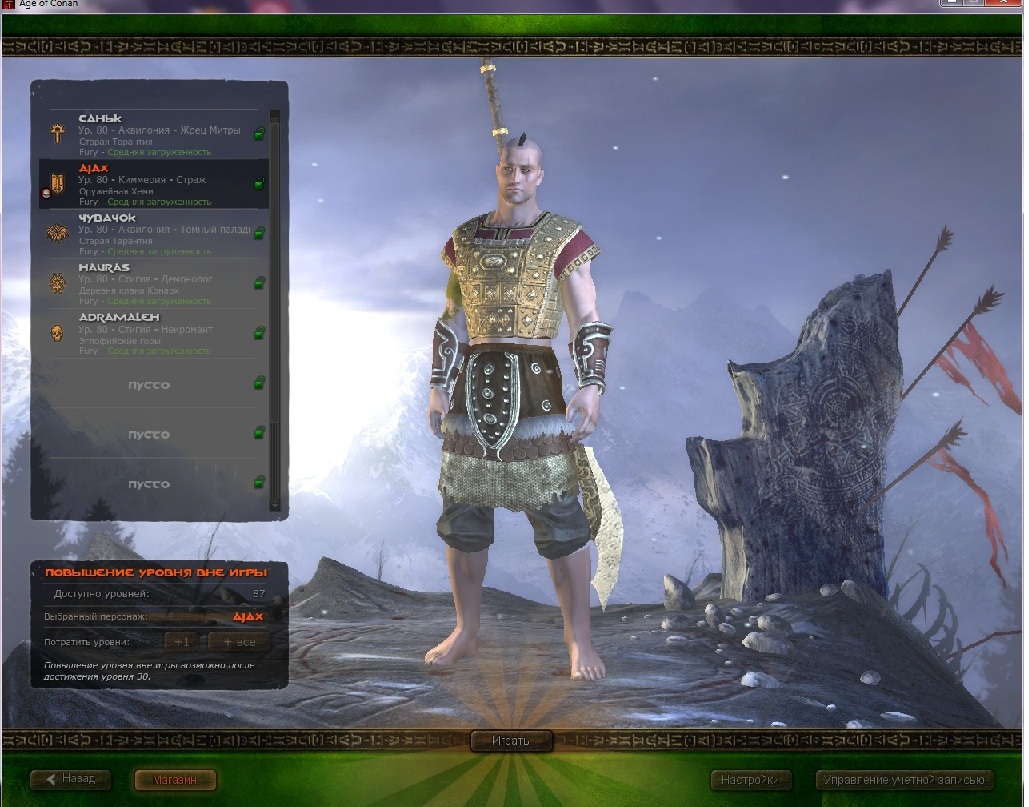The width and height of the screenshot is (1029, 807).
Task: Click the green lock icon beside Adramaleh
Action: (259, 333)
